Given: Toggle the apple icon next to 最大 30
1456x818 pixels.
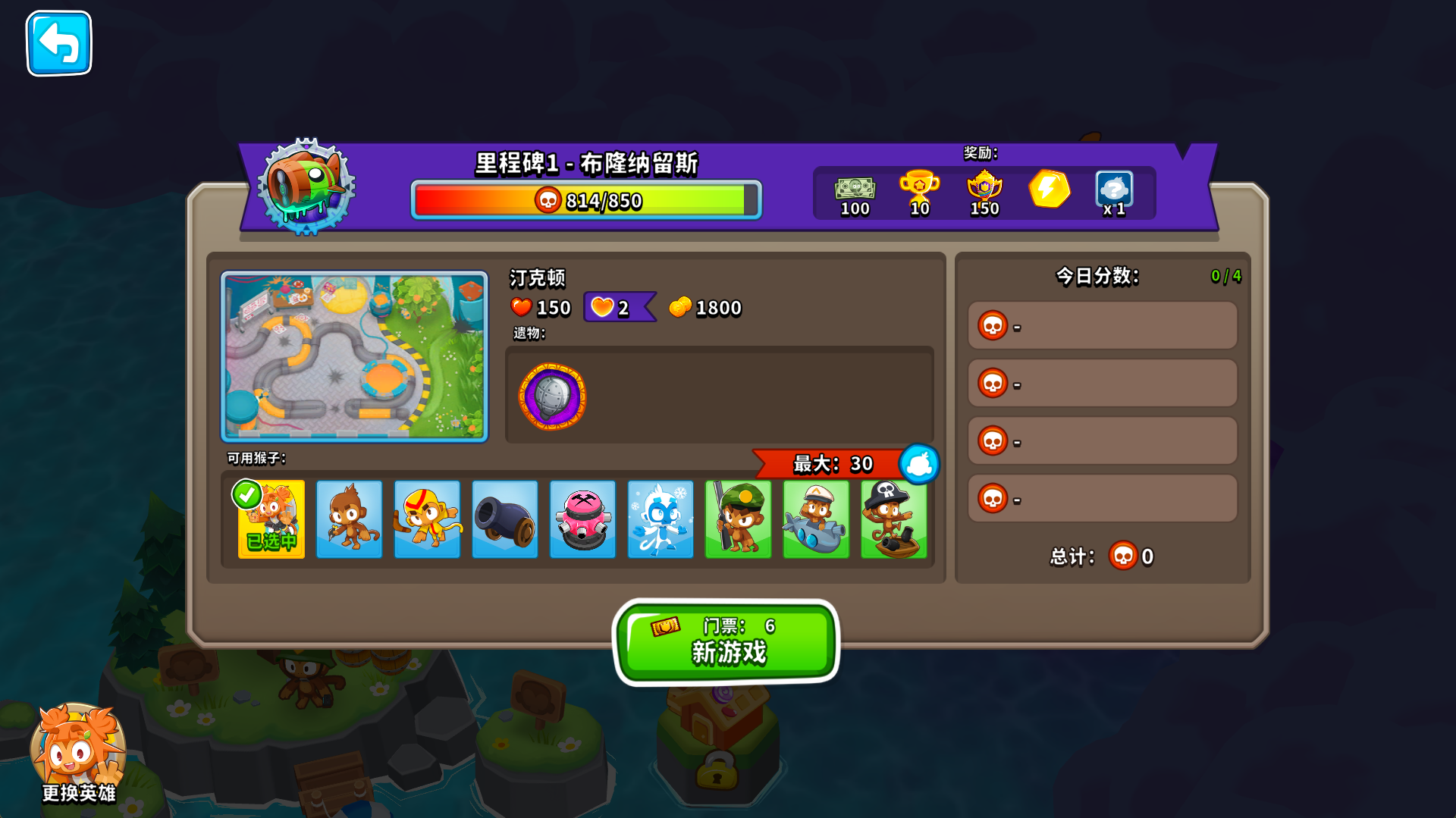Looking at the screenshot, I should click(918, 464).
